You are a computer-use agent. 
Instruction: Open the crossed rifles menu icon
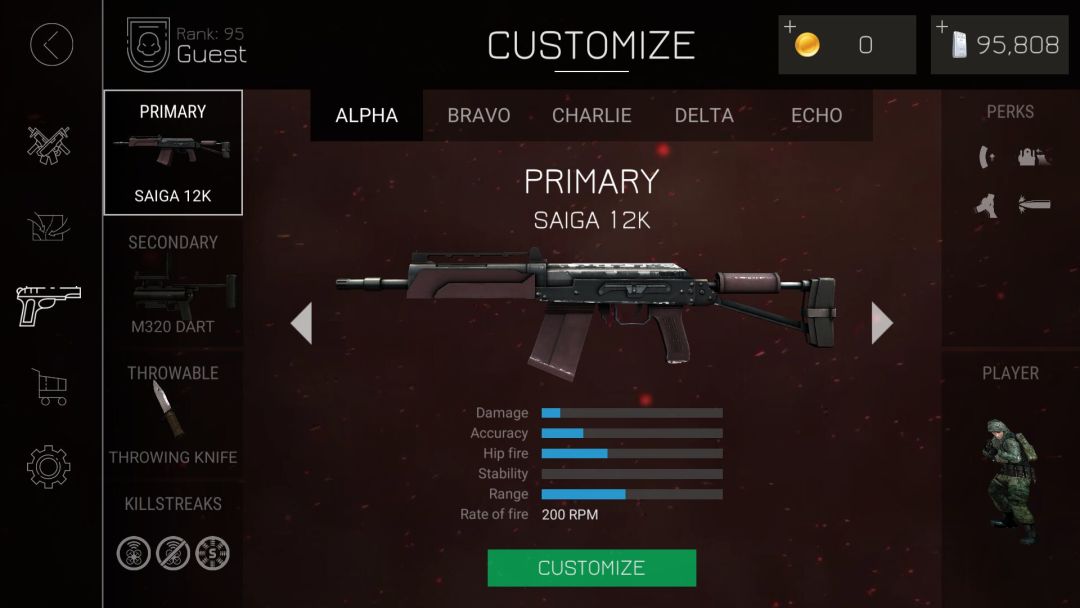click(49, 145)
